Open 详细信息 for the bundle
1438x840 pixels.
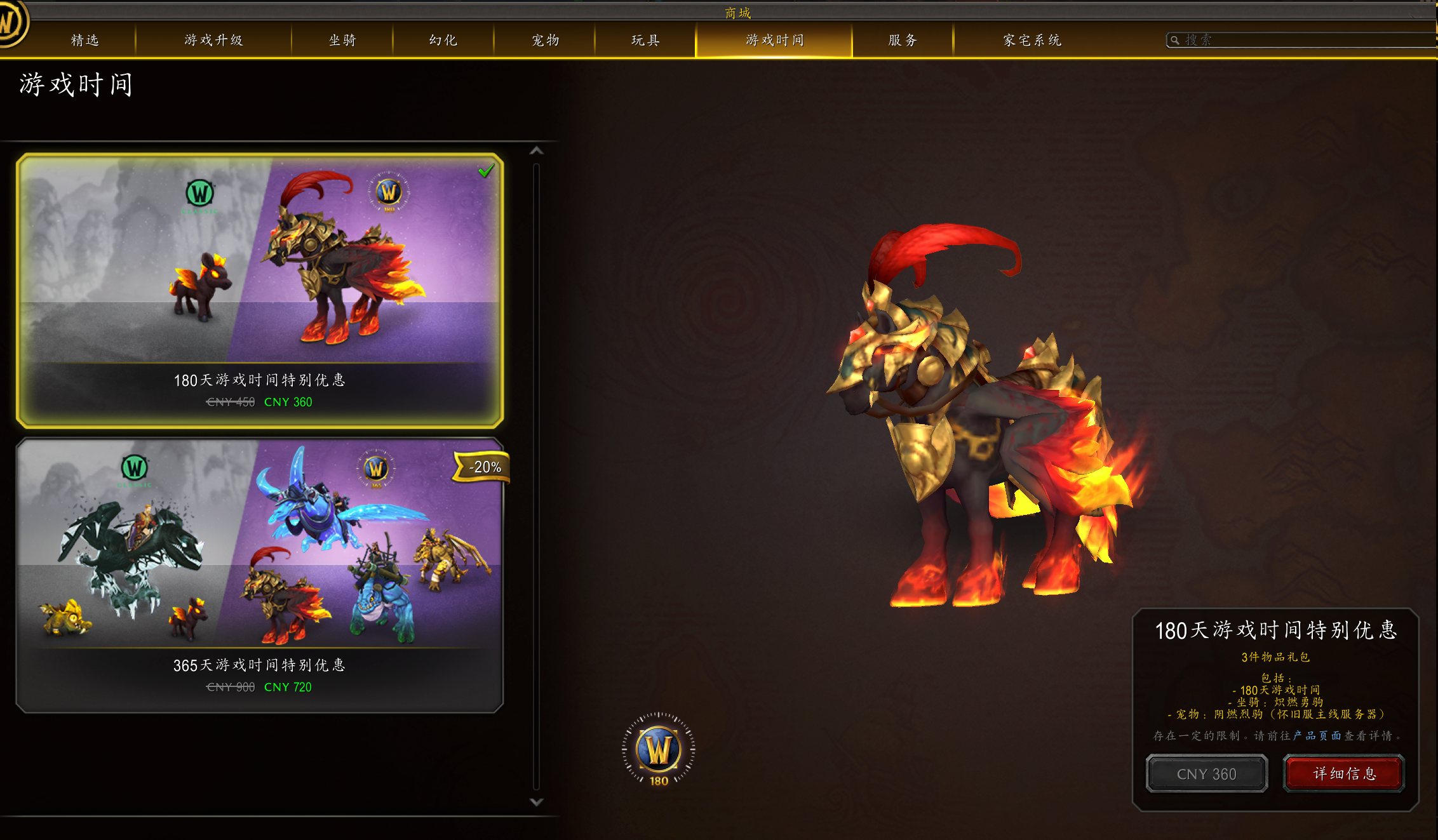pos(1344,773)
